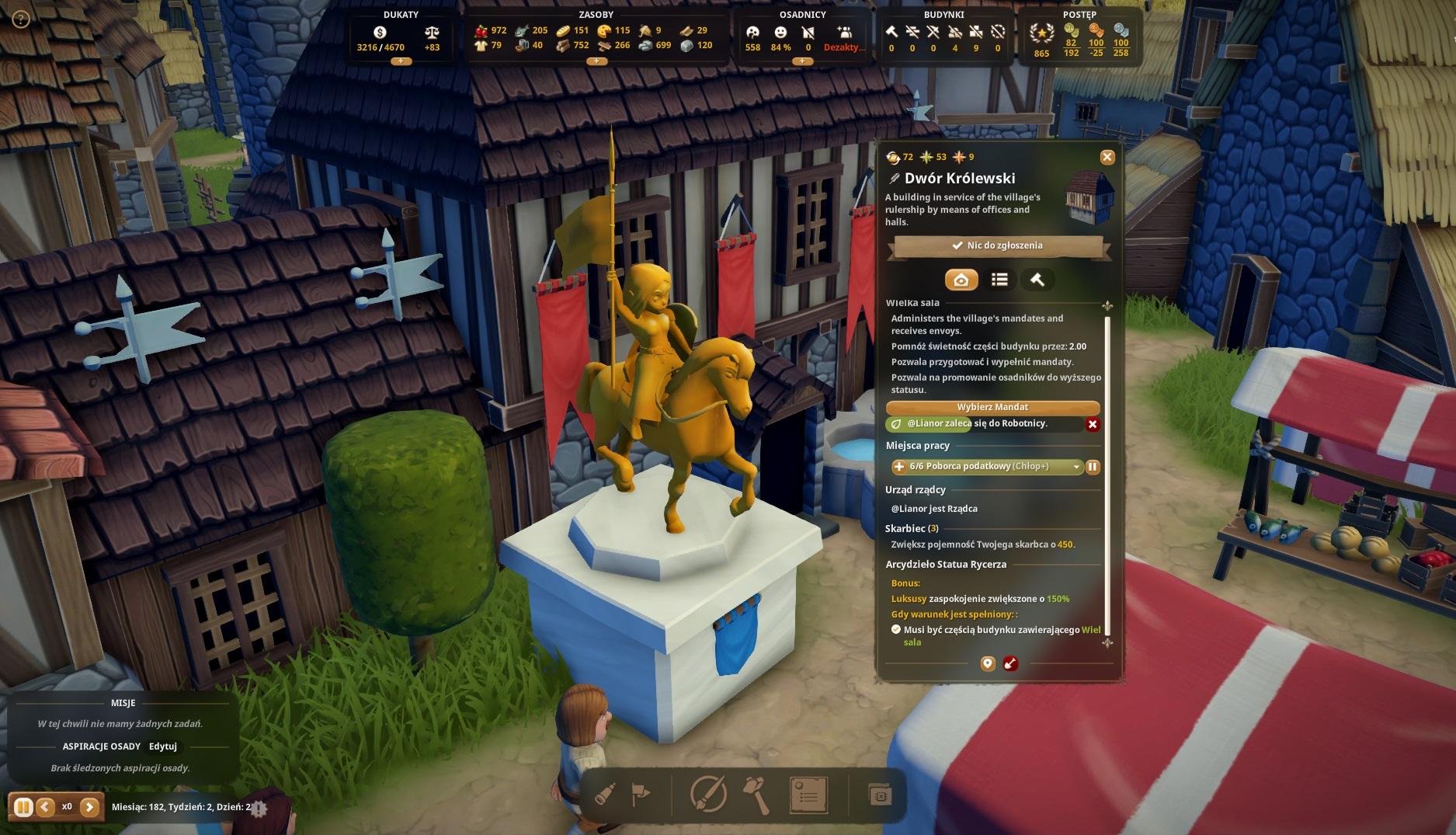1456x835 pixels.
Task: Locate building with the map pin button
Action: 988,663
